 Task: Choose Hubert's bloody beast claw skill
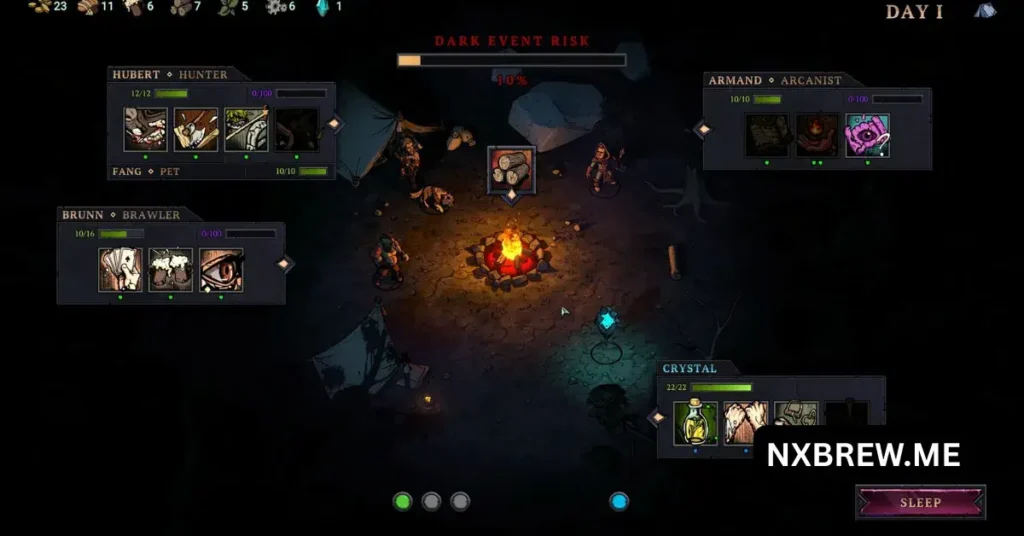coord(146,129)
